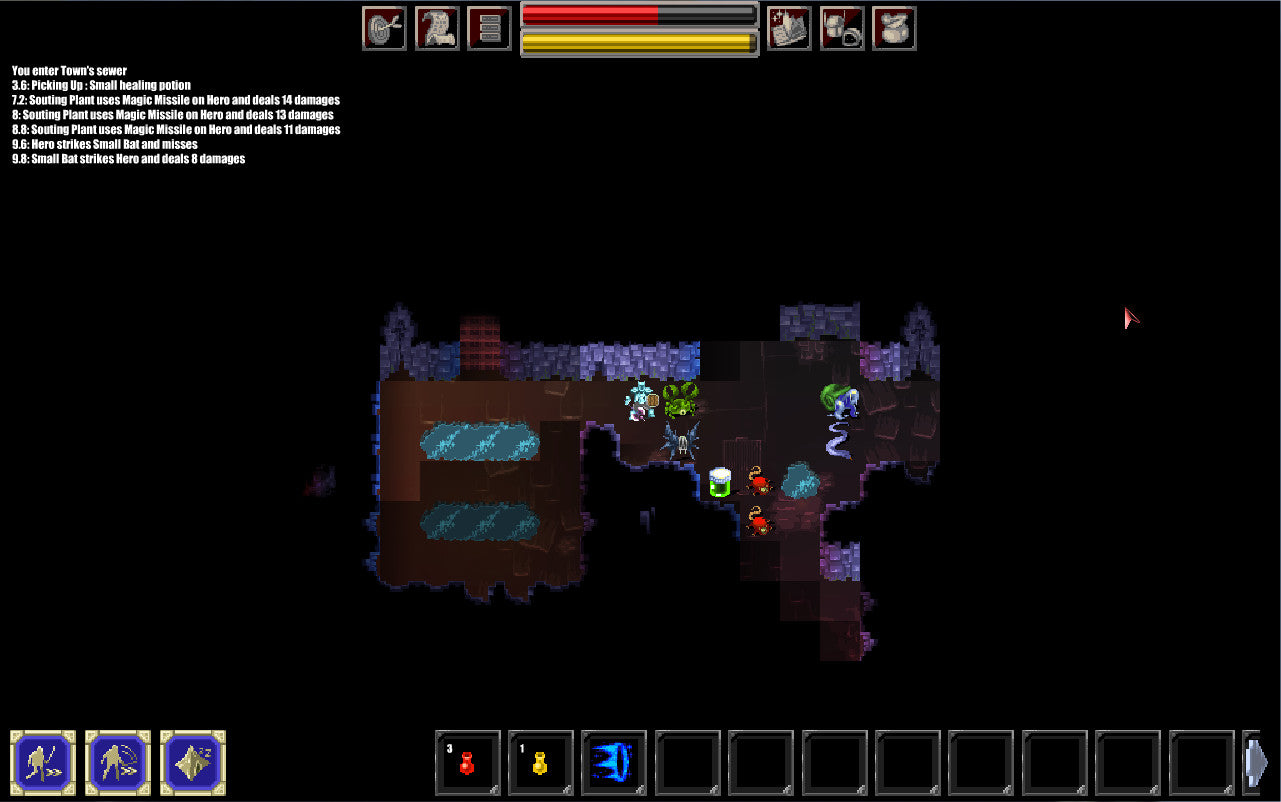Screen dimensions: 1281x802
Task: Activate the walking swordsman action
Action: [x=43, y=763]
